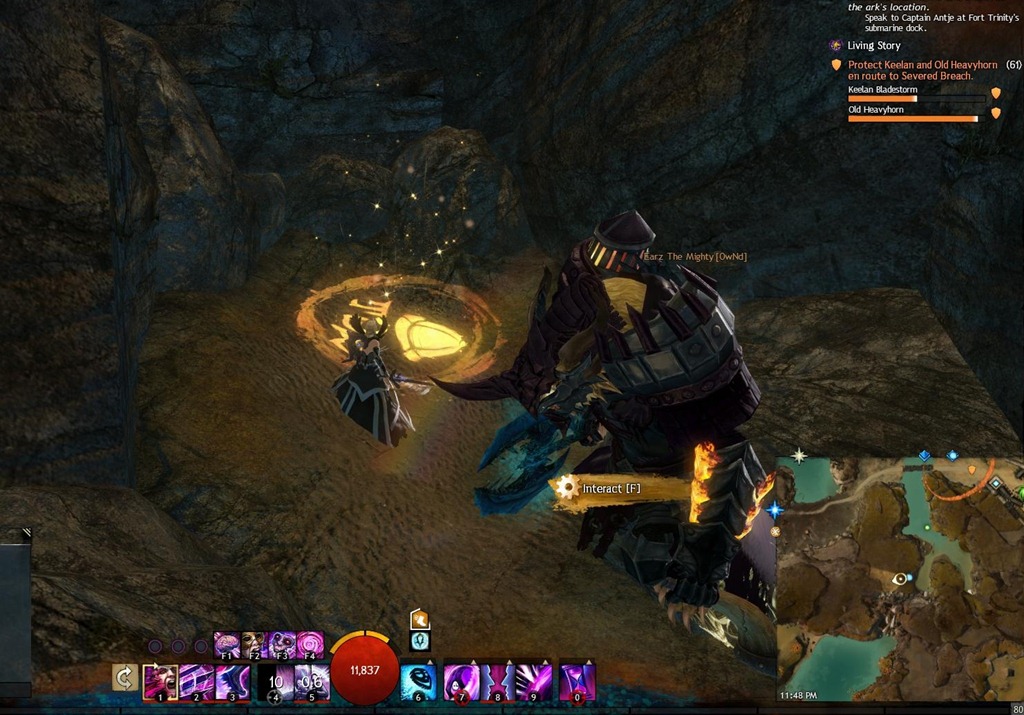This screenshot has height=715, width=1024.
Task: Cast the F2 mask shatter skill
Action: [254, 645]
